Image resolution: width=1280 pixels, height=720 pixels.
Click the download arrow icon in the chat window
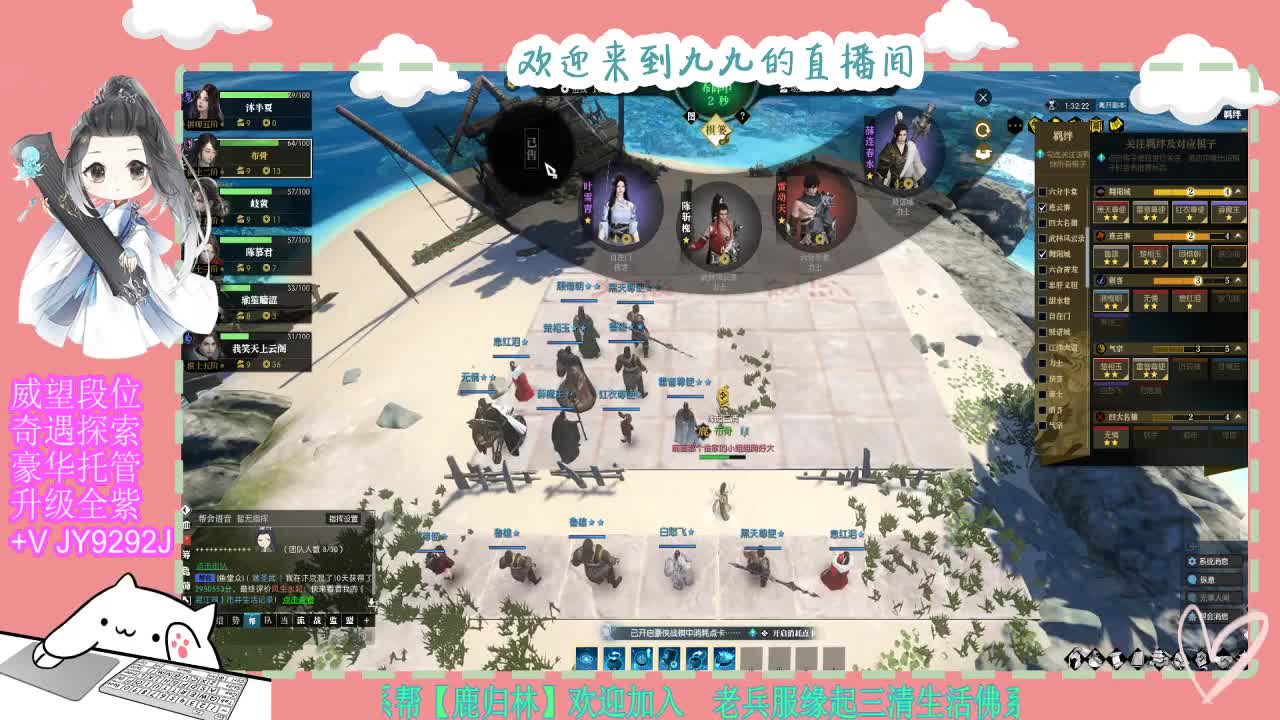tap(372, 603)
